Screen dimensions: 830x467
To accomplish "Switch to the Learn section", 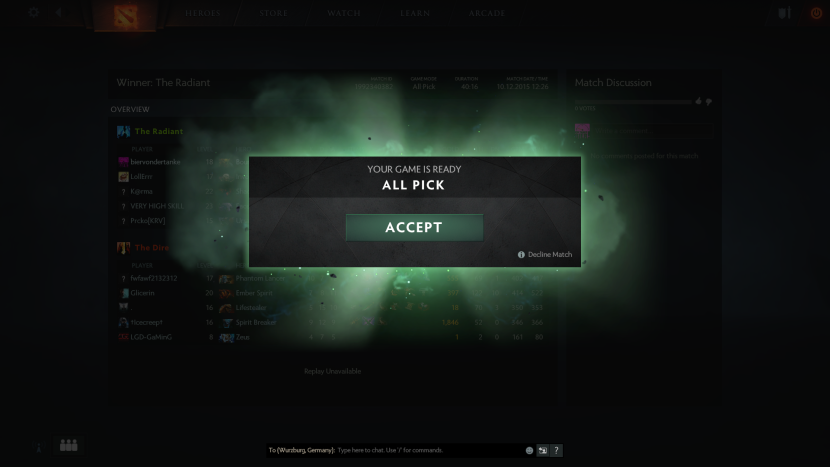I will [x=416, y=13].
